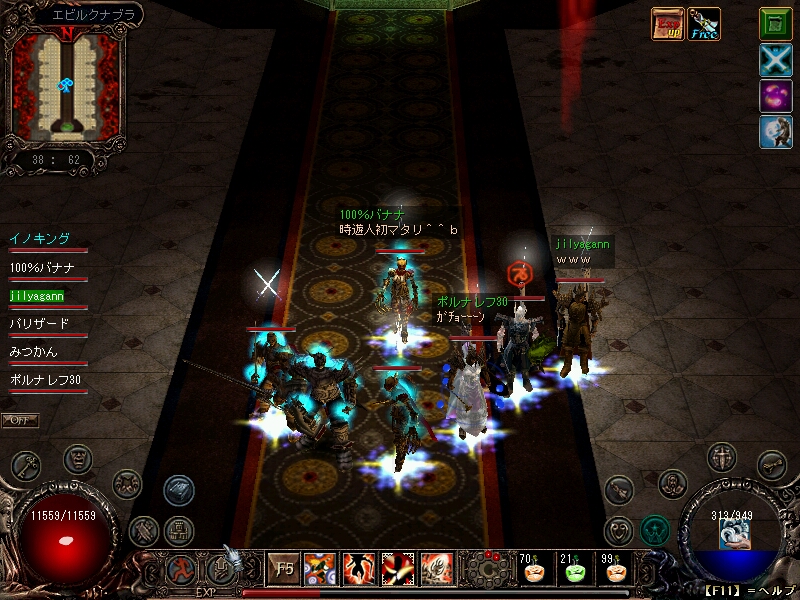Select party member ボルナレフ30 in the list
Viewport: 800px width, 600px height.
point(45,381)
